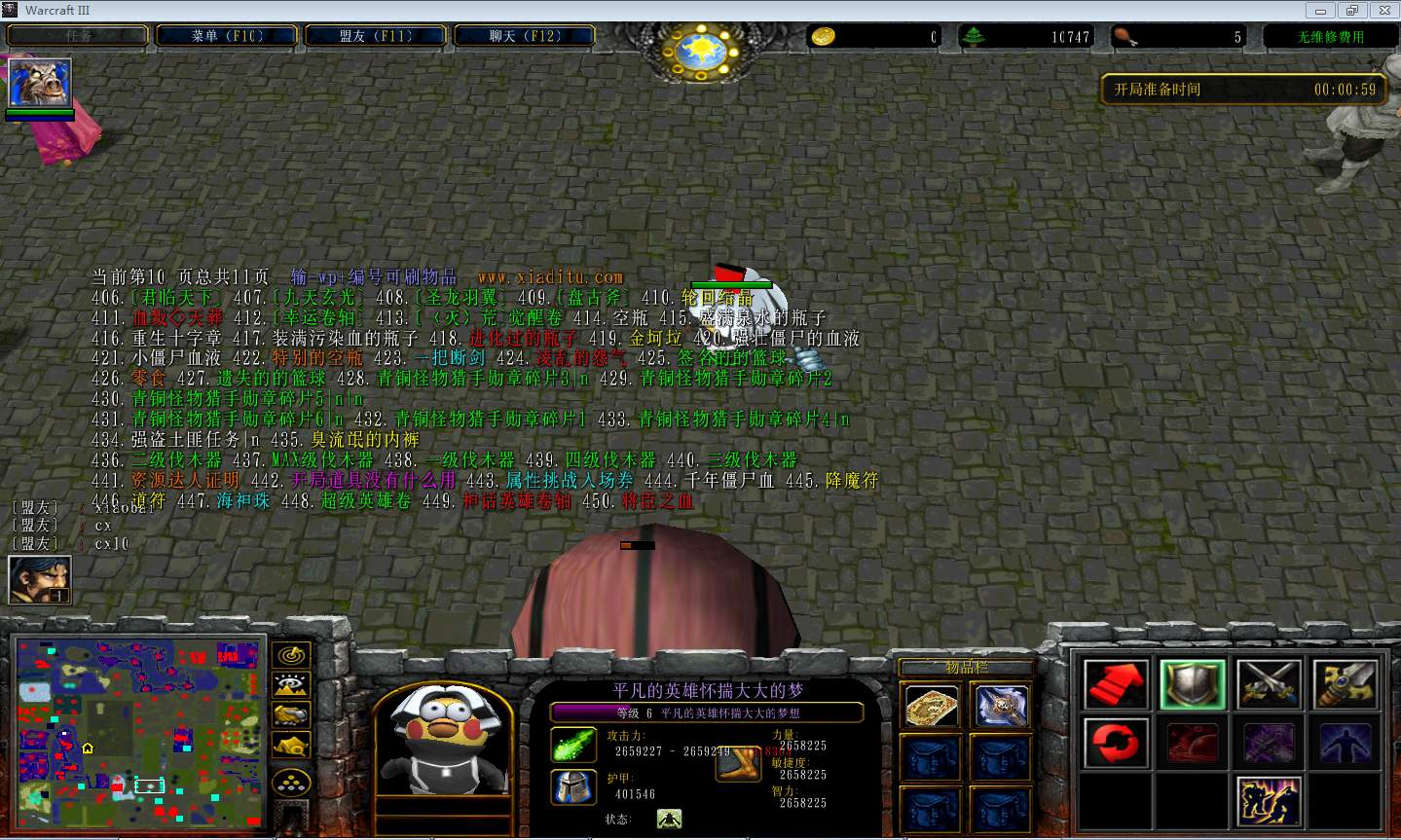The image size is (1401, 840).
Task: Open the 盟友 (F11) allies panel
Action: point(376,33)
